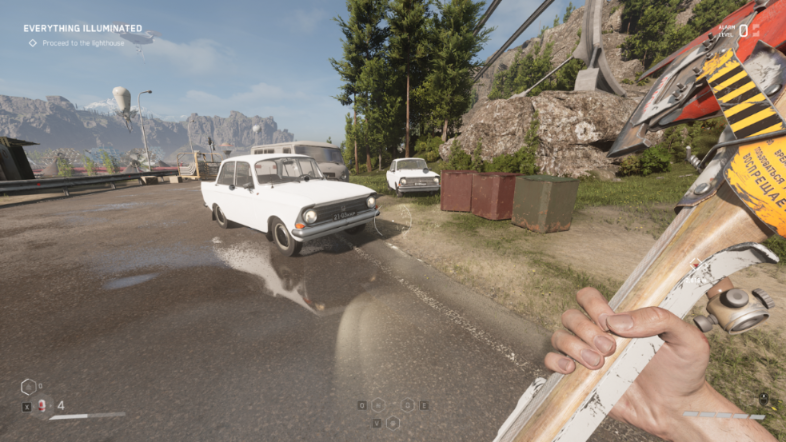Click the hexagon icon above the capsule
786x442 pixels.
[x=28, y=387]
